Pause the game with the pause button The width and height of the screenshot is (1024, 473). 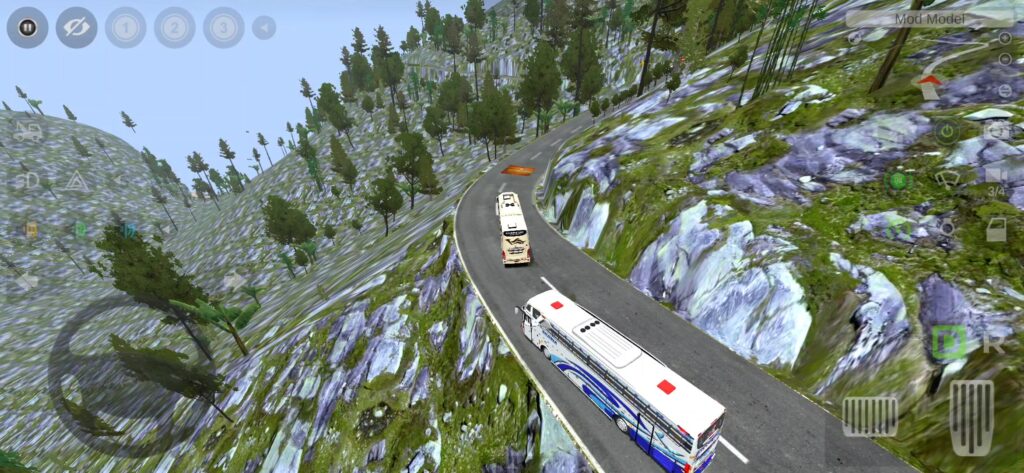(x=28, y=27)
